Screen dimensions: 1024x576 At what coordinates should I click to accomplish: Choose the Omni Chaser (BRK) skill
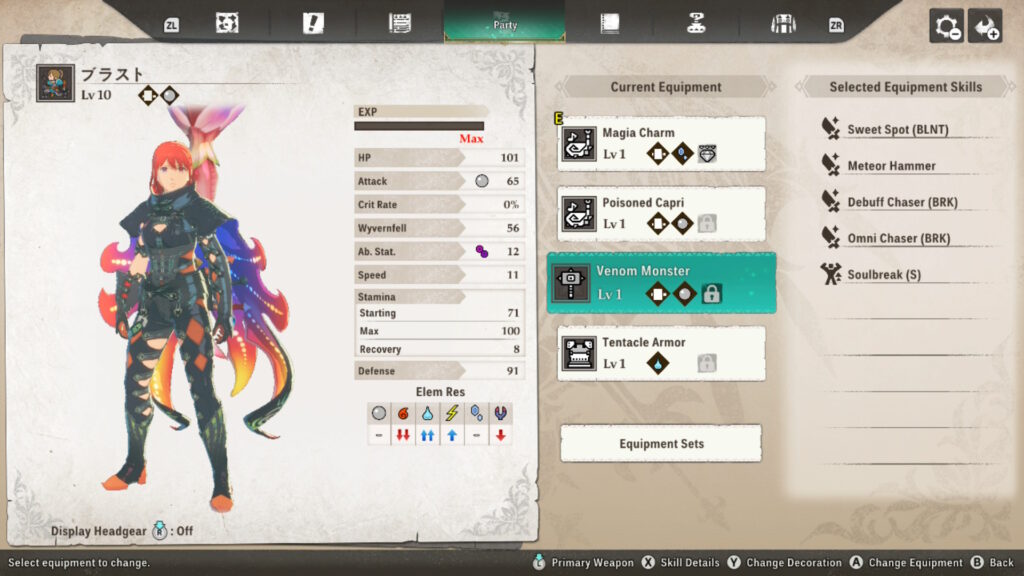[x=898, y=238]
